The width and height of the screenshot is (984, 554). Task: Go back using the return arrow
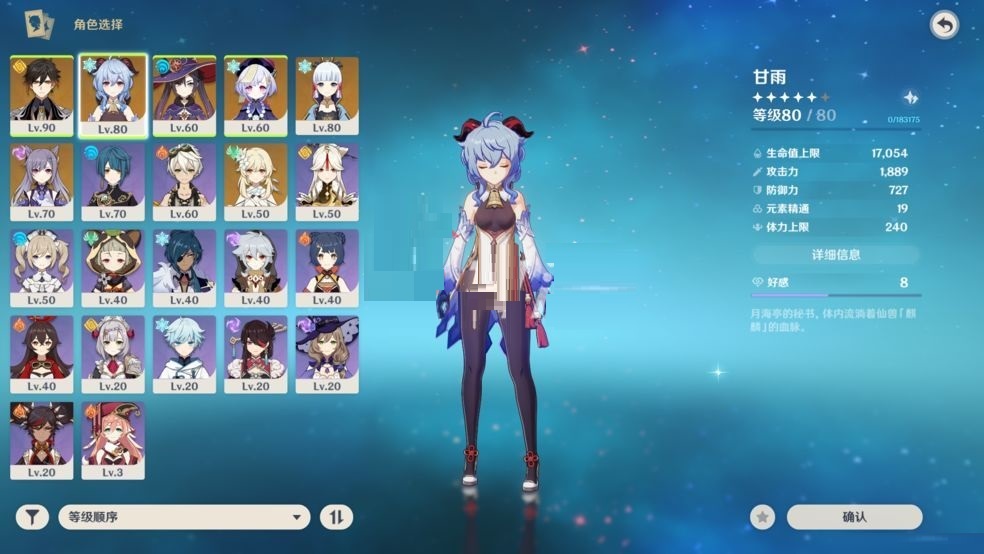pos(943,25)
